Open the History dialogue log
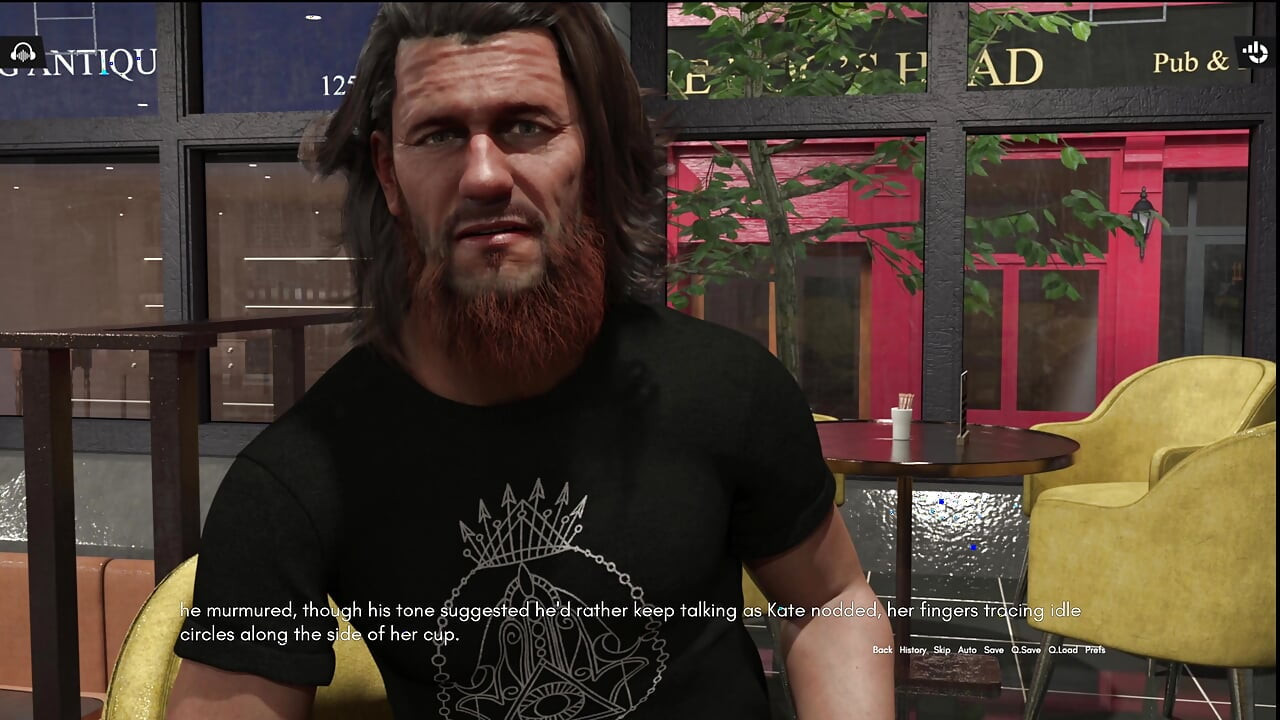Screen dimensions: 1280x720 tap(911, 649)
